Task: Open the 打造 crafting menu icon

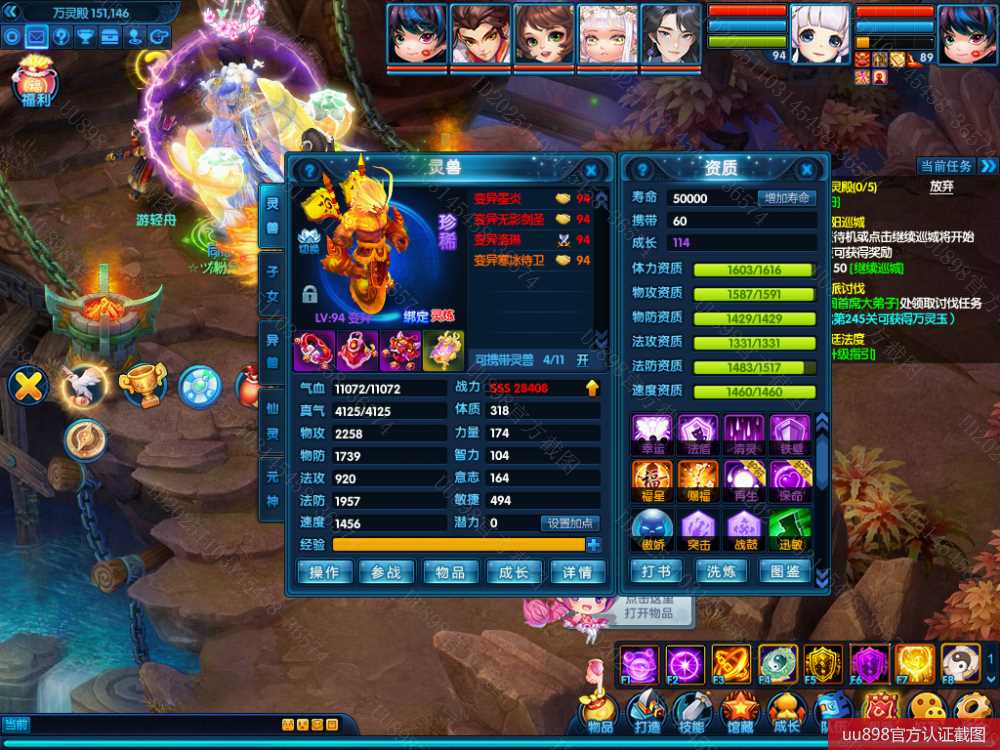Action: point(646,710)
